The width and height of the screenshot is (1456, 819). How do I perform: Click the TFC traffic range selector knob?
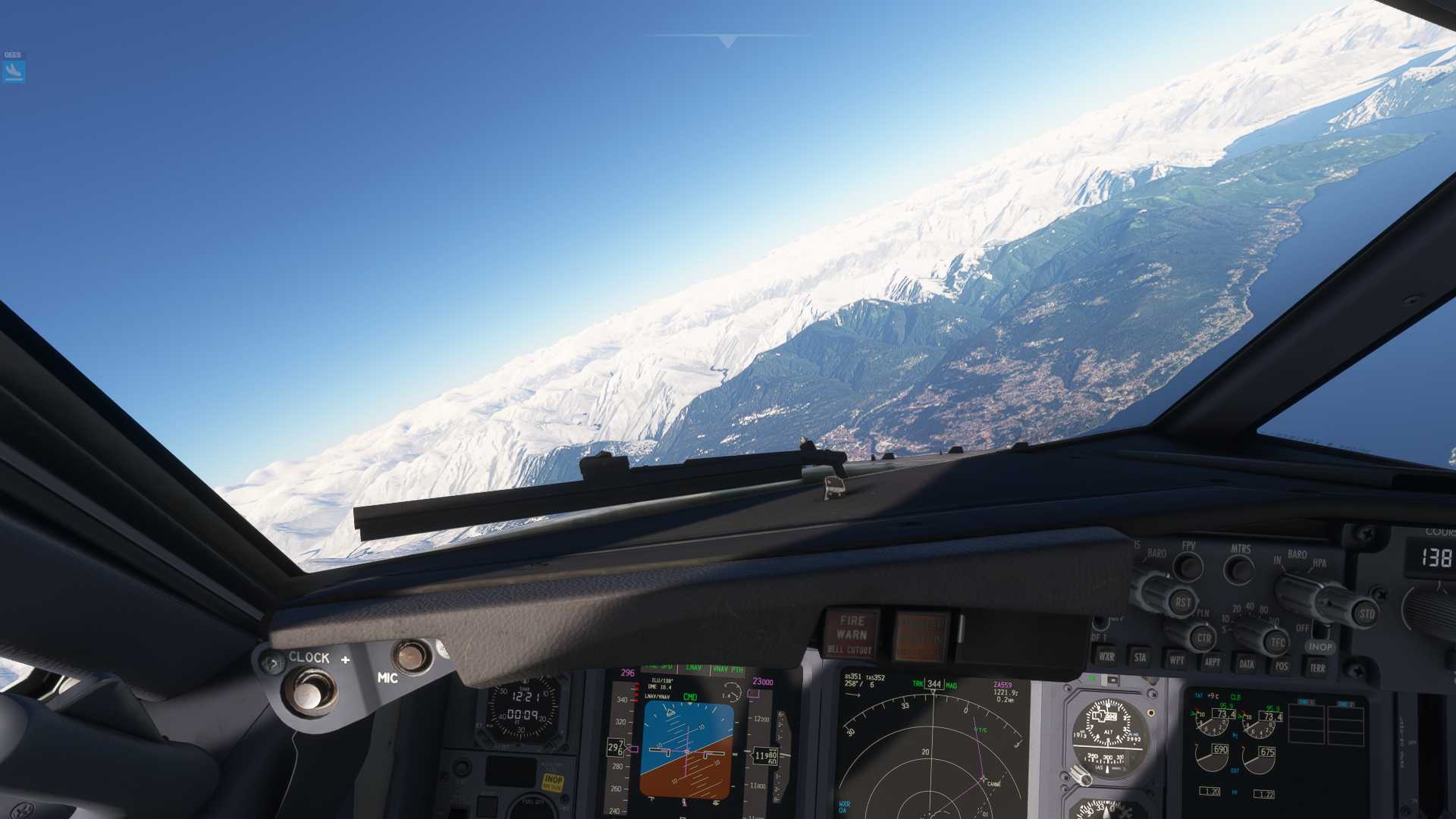[x=1276, y=642]
